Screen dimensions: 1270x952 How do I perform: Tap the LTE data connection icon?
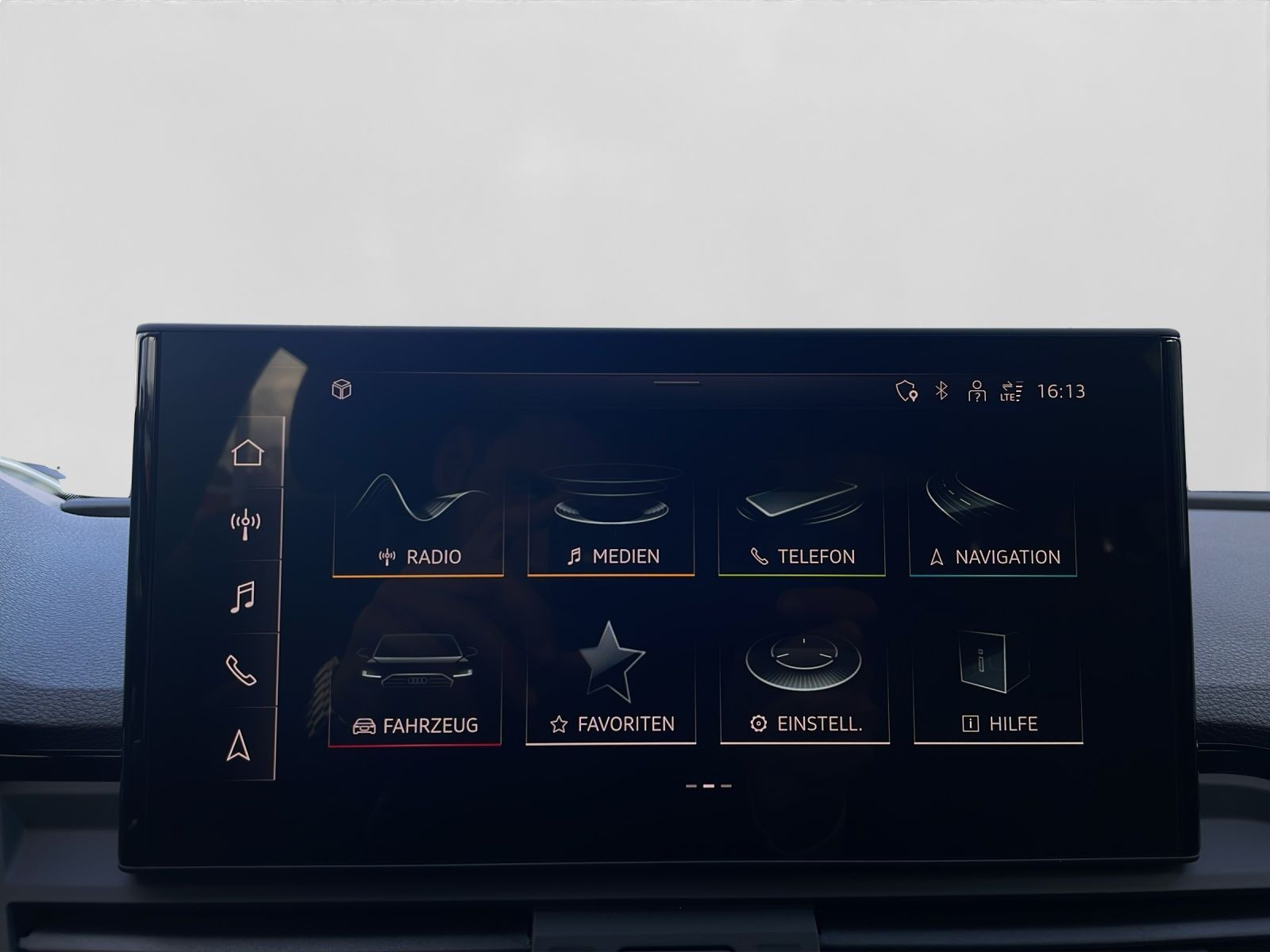click(1011, 391)
